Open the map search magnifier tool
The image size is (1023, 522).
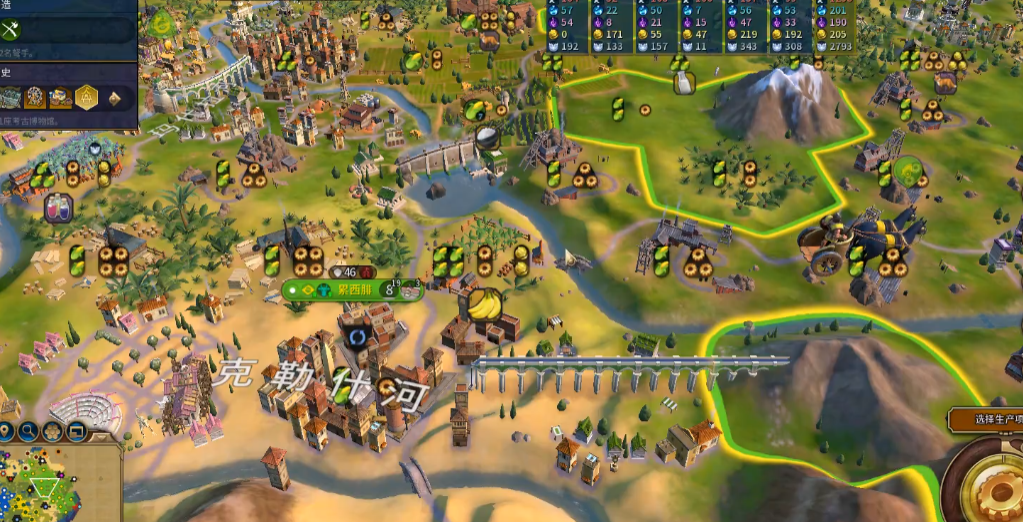[28, 432]
